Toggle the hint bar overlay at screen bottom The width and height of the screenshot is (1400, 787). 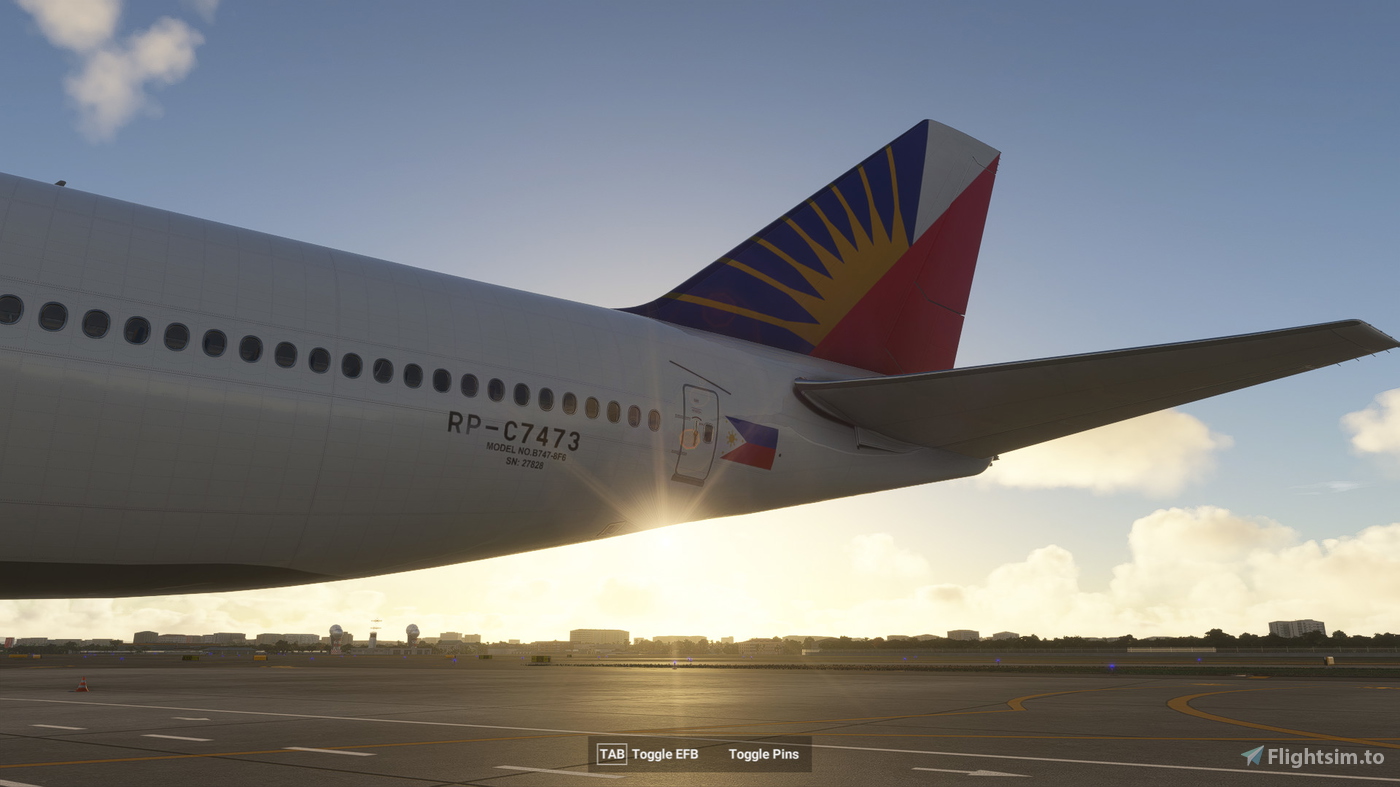coord(700,755)
